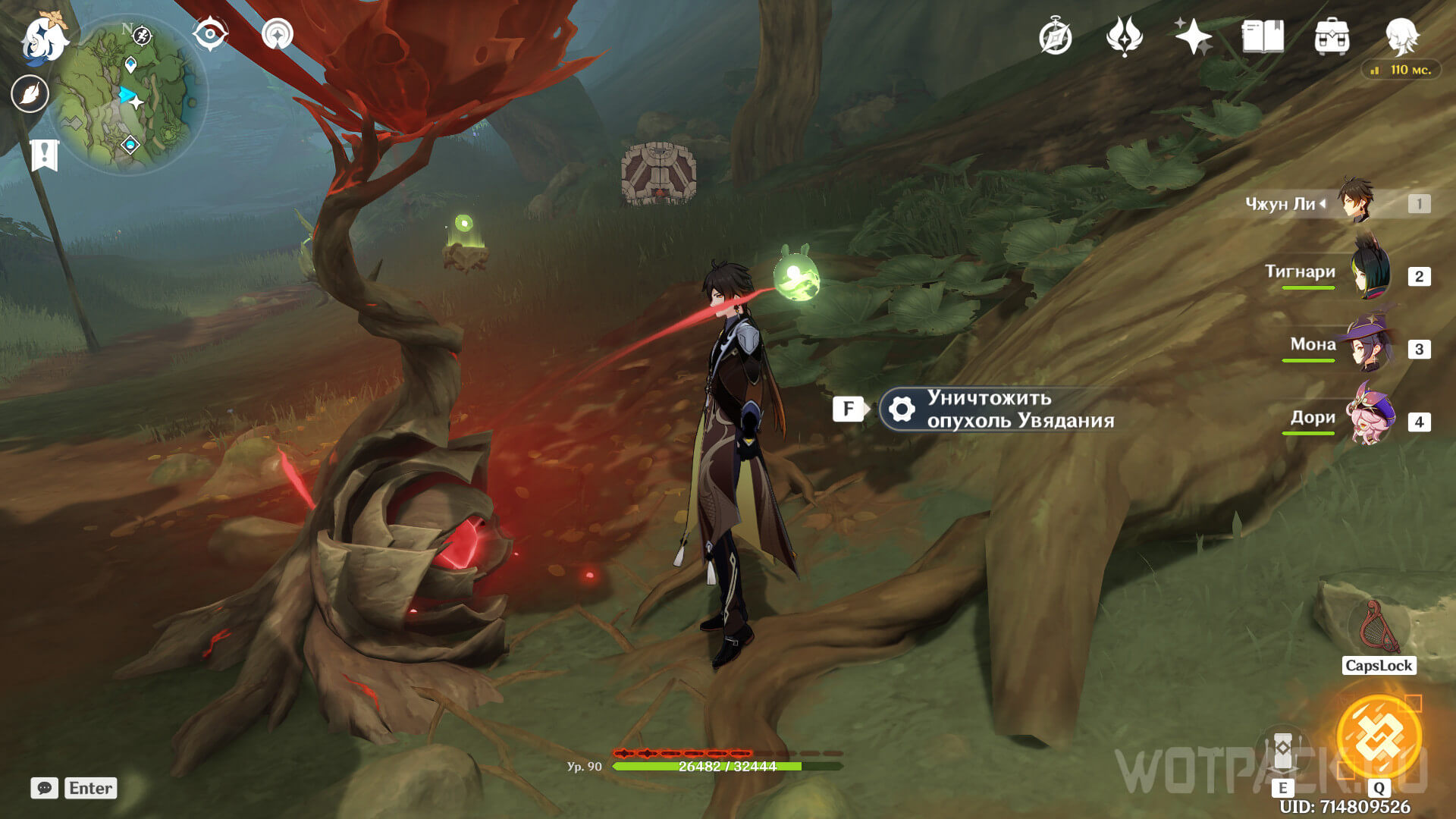
Task: Open the Wish star menu
Action: tap(1193, 36)
